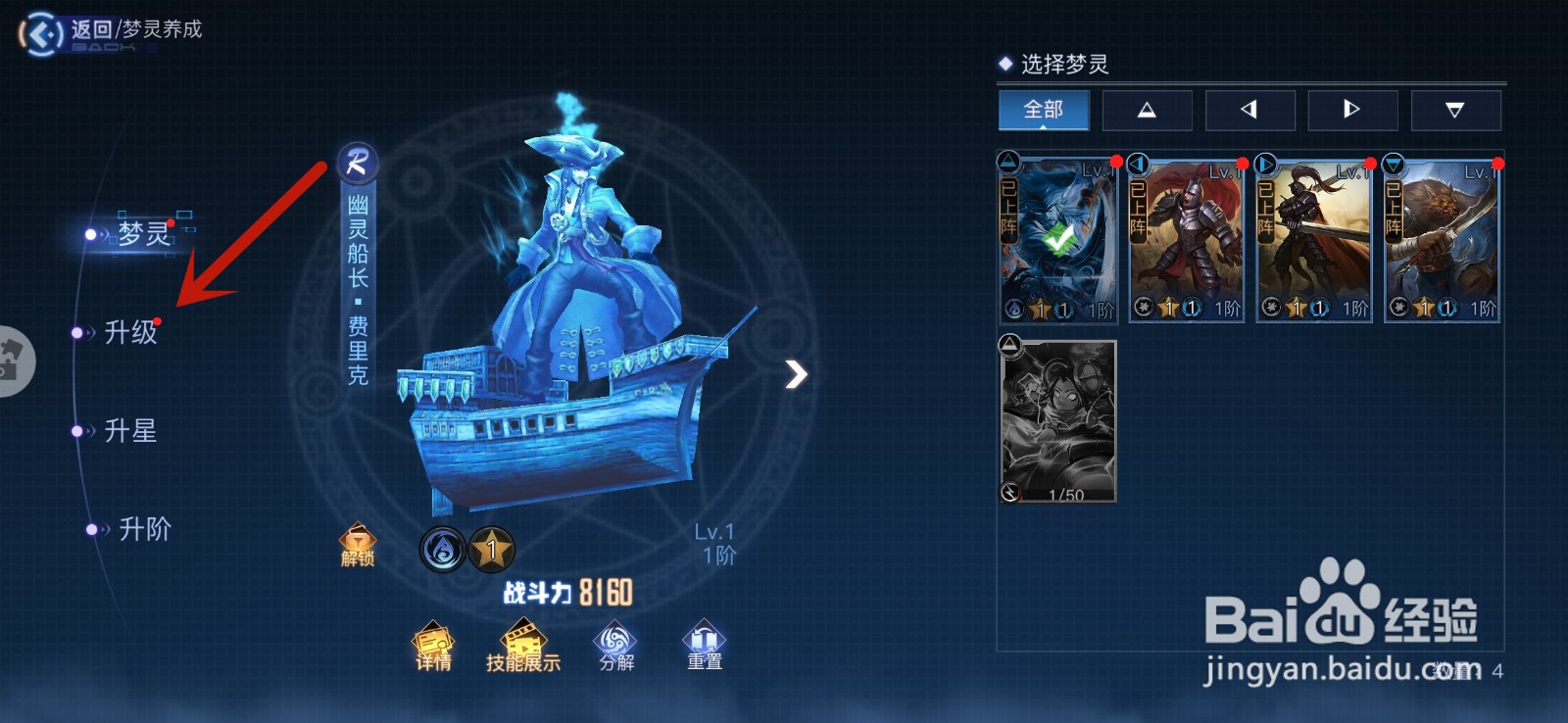Click the 1/50 fragment progress card
This screenshot has height=723, width=1568.
1058,421
